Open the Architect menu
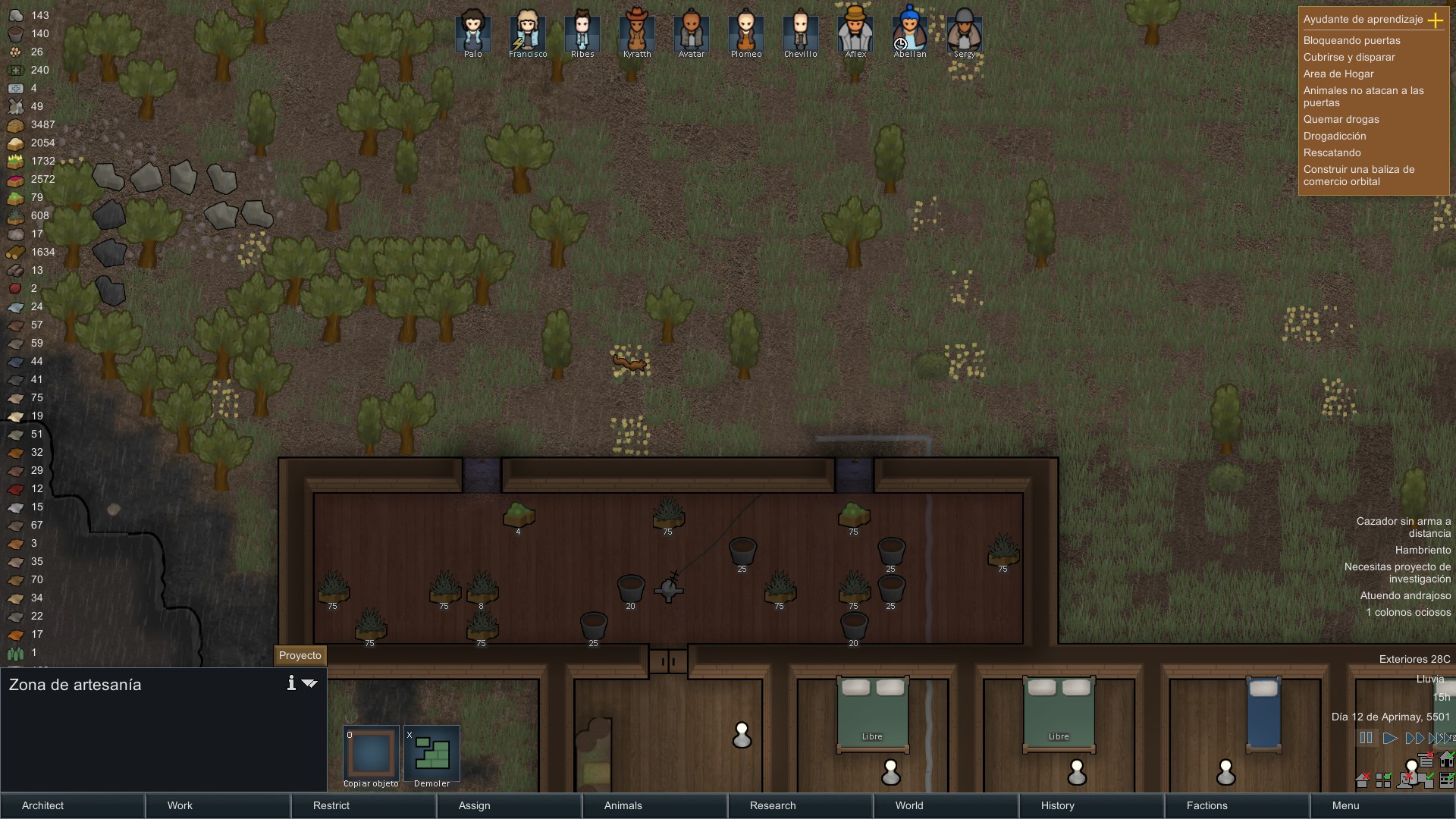 click(x=42, y=806)
